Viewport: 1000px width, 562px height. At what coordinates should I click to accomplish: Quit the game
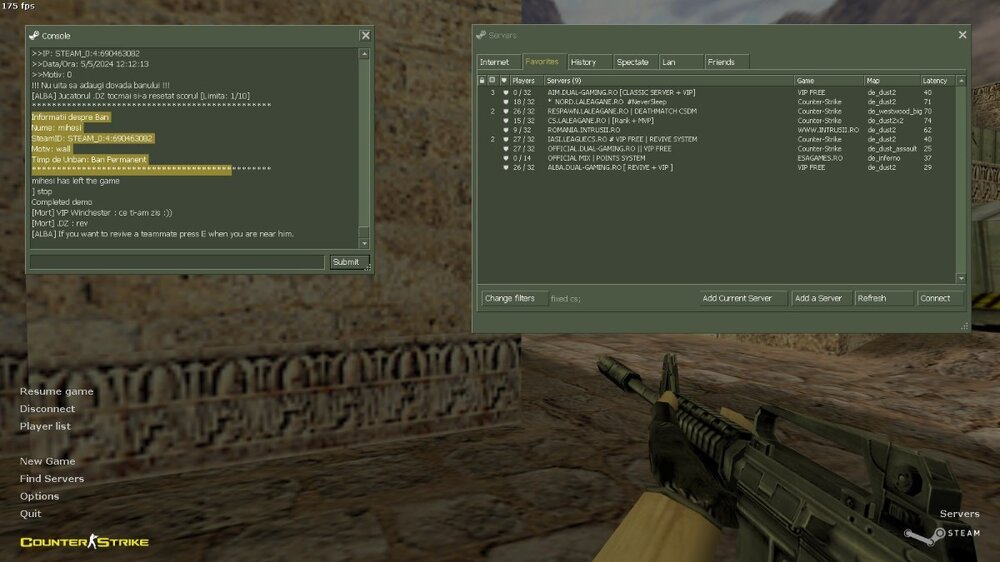[30, 513]
